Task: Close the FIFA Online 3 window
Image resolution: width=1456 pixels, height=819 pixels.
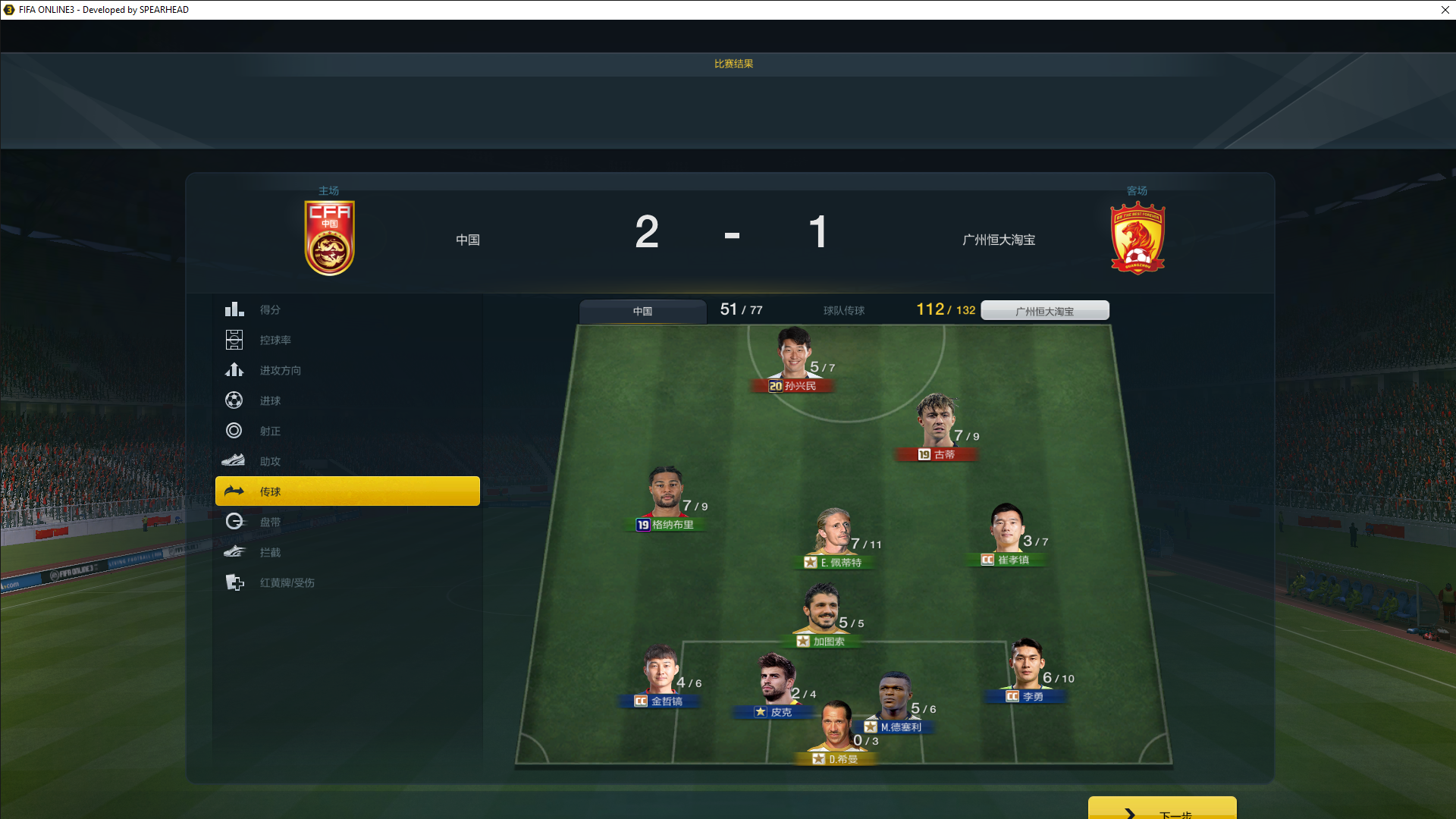Action: 1445,10
